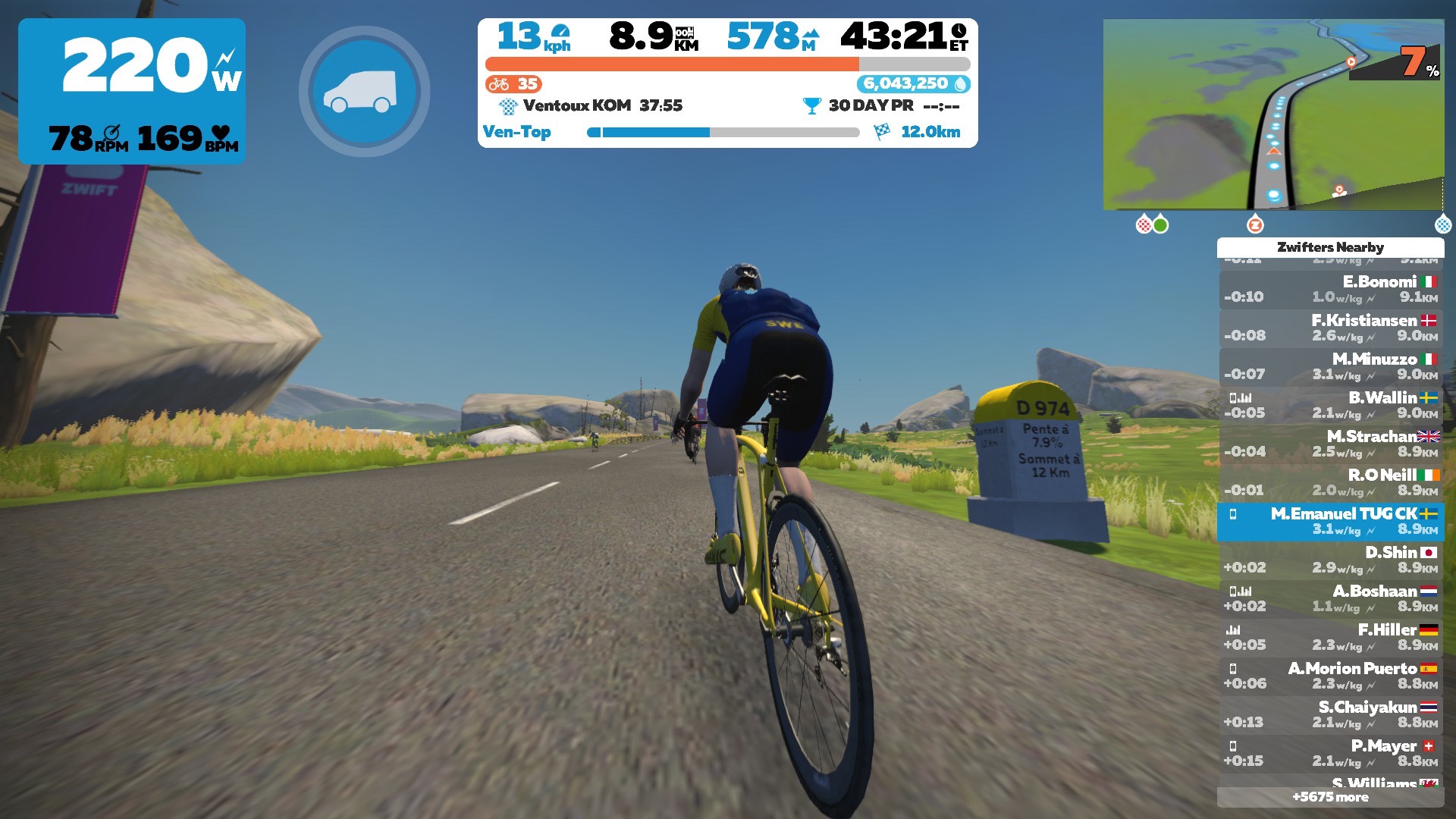View rider F.Hiller
This screenshot has height=819, width=1456.
[1330, 638]
